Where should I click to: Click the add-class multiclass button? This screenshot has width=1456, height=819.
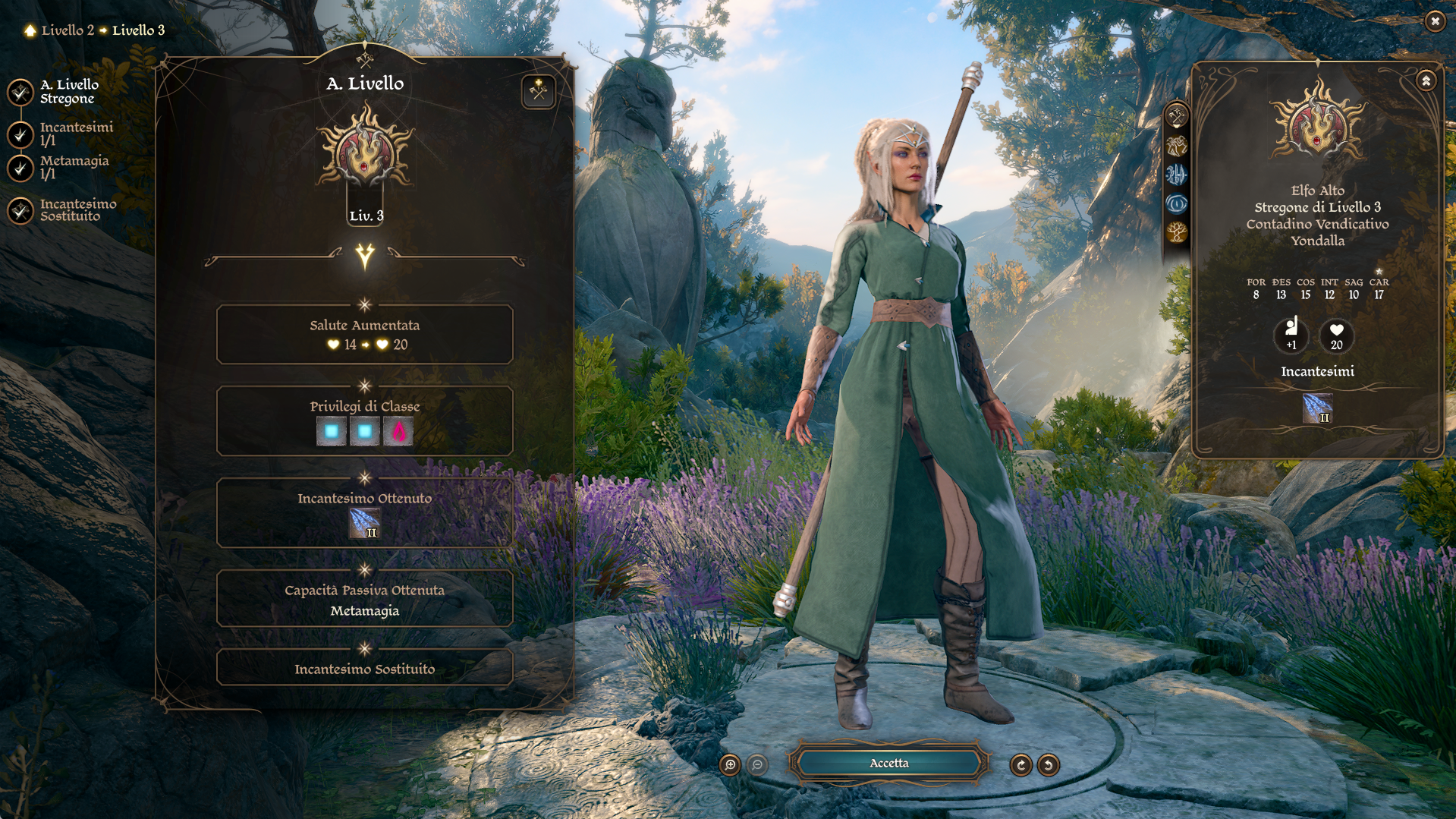pyautogui.click(x=538, y=92)
